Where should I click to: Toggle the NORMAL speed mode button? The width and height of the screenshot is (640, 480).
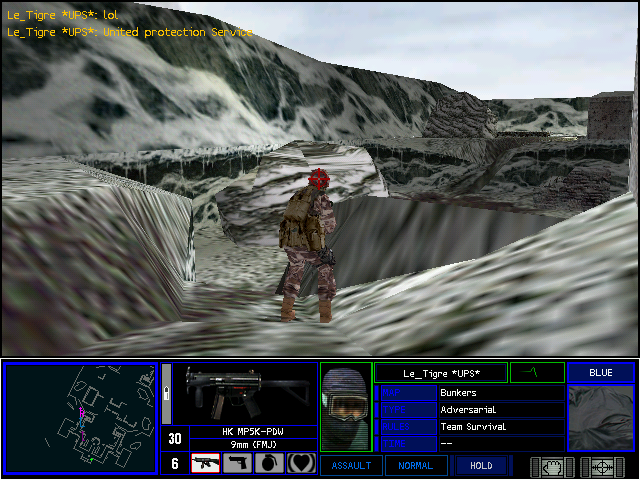click(416, 465)
